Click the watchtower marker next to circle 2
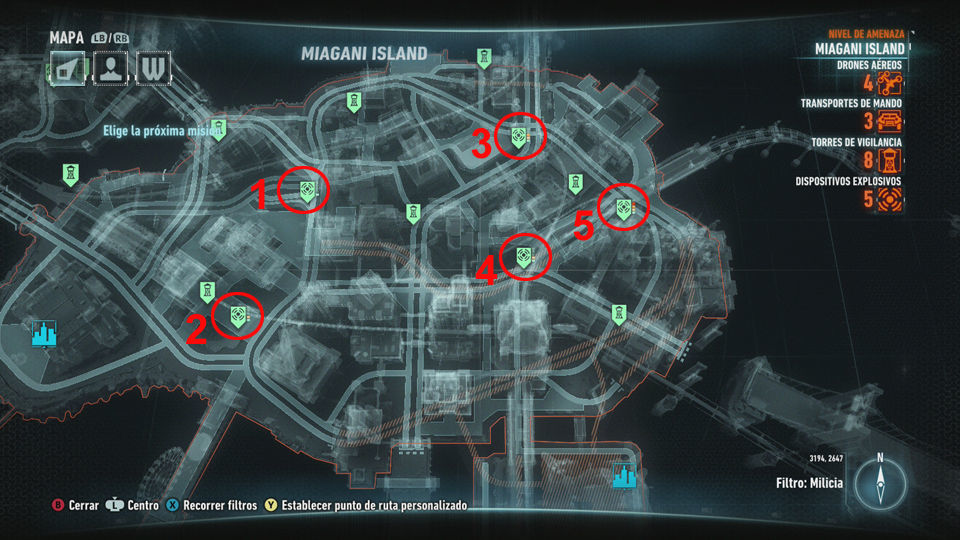This screenshot has width=960, height=540. pyautogui.click(x=206, y=291)
